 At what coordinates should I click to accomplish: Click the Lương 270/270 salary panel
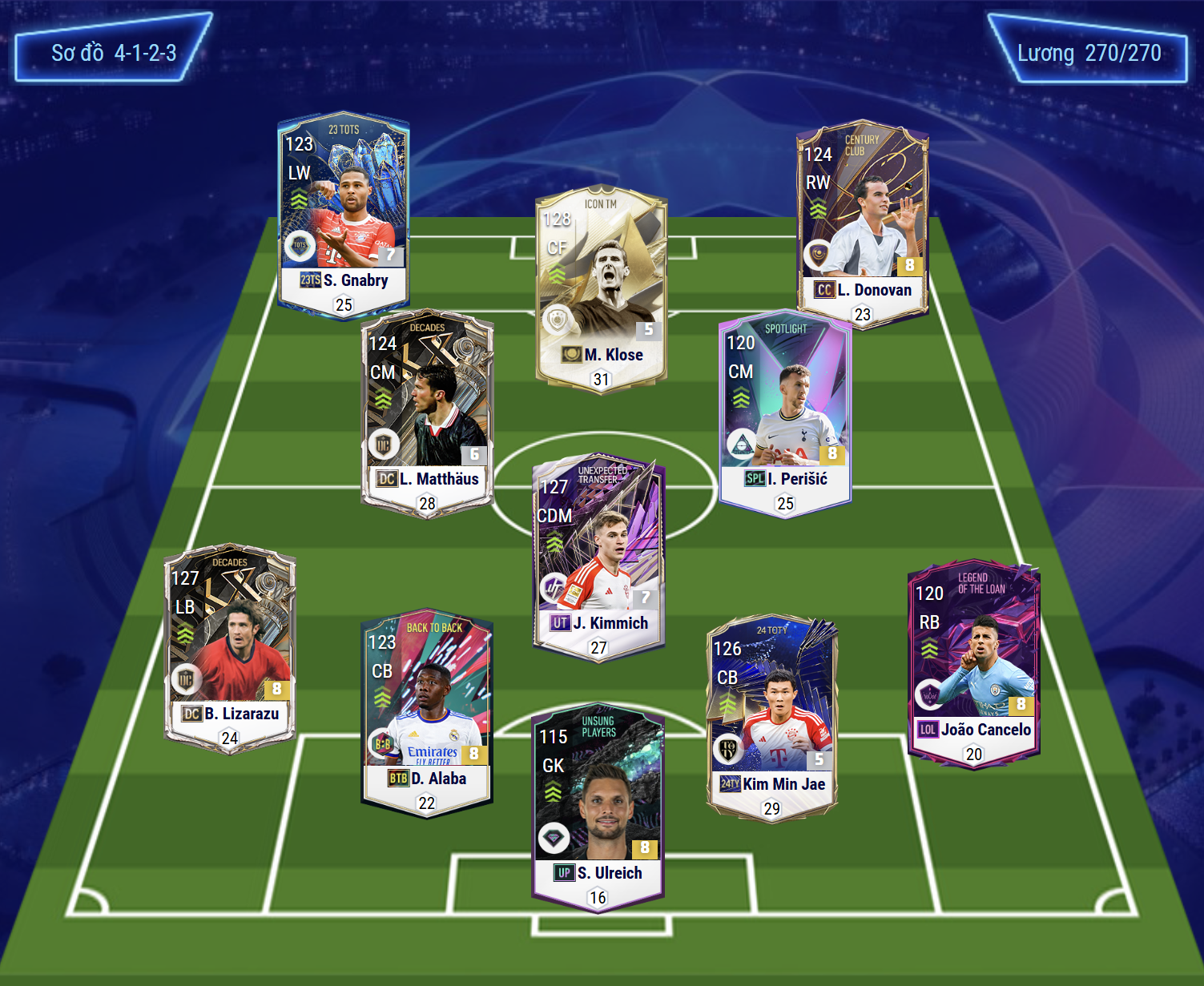click(x=1088, y=54)
